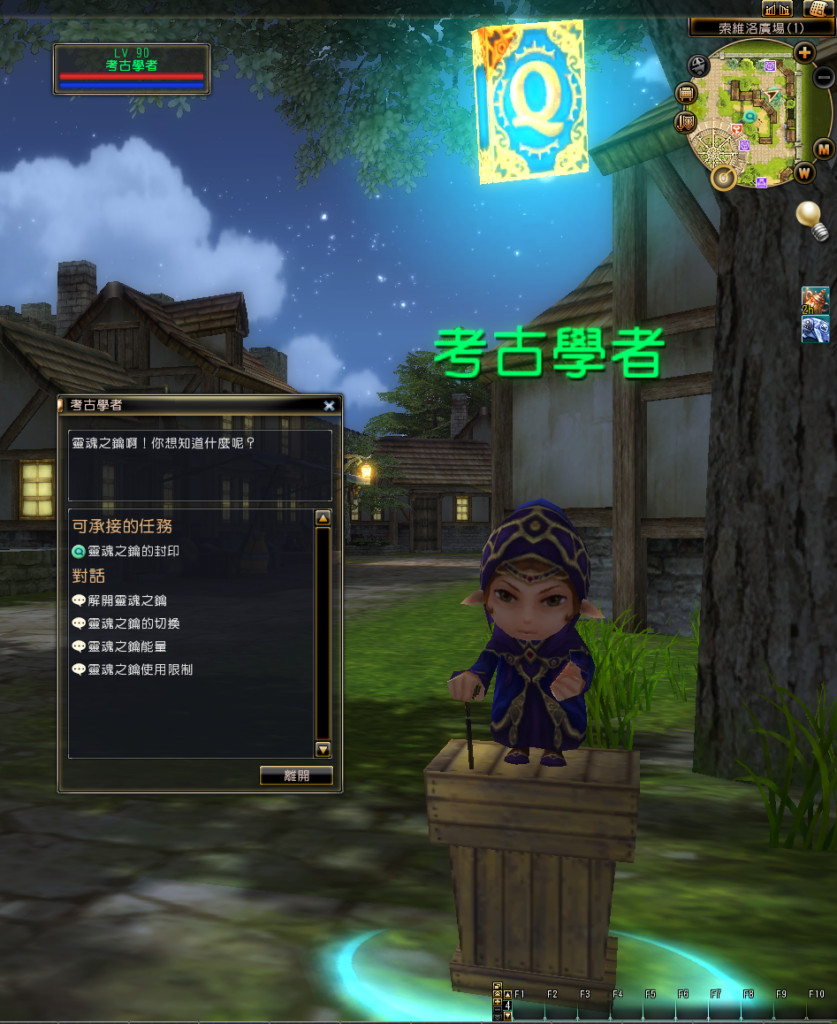
Task: Select the blue monster buff icon
Action: coord(815,329)
